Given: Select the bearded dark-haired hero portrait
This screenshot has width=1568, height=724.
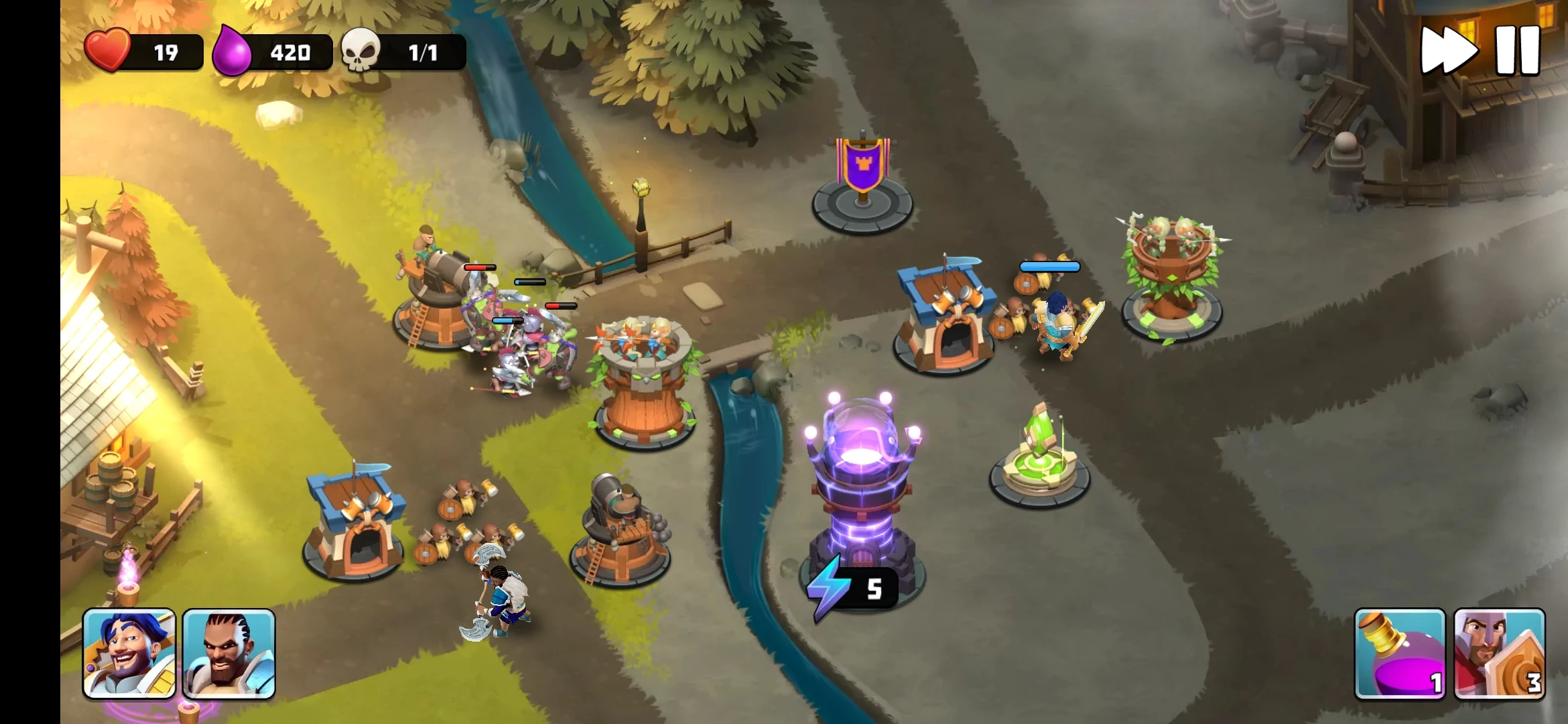Looking at the screenshot, I should point(228,654).
